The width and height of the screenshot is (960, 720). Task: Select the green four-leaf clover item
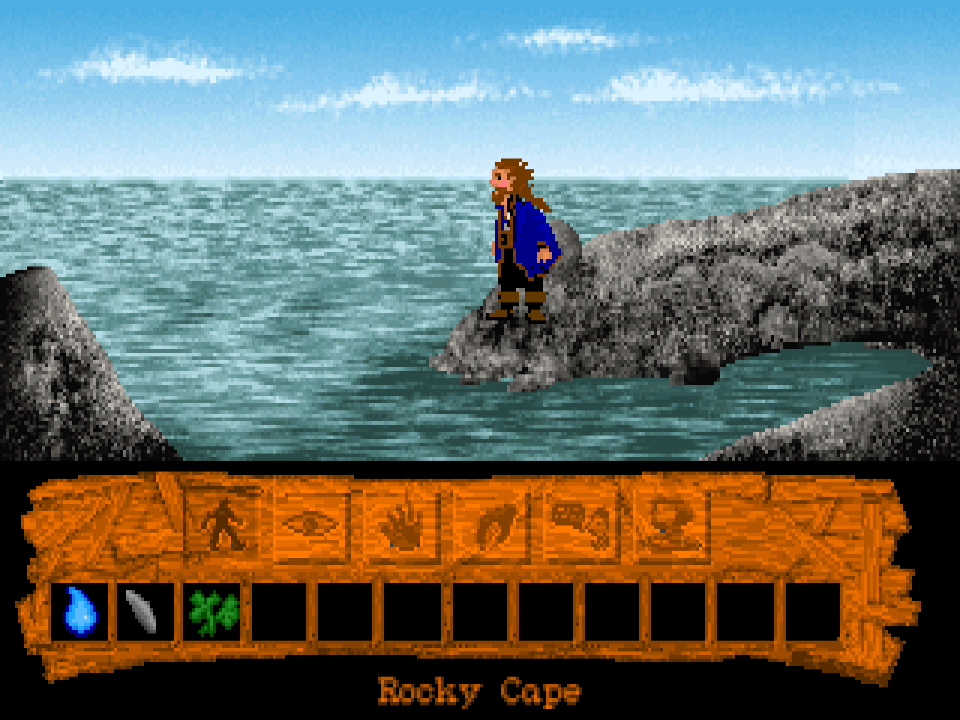point(212,610)
